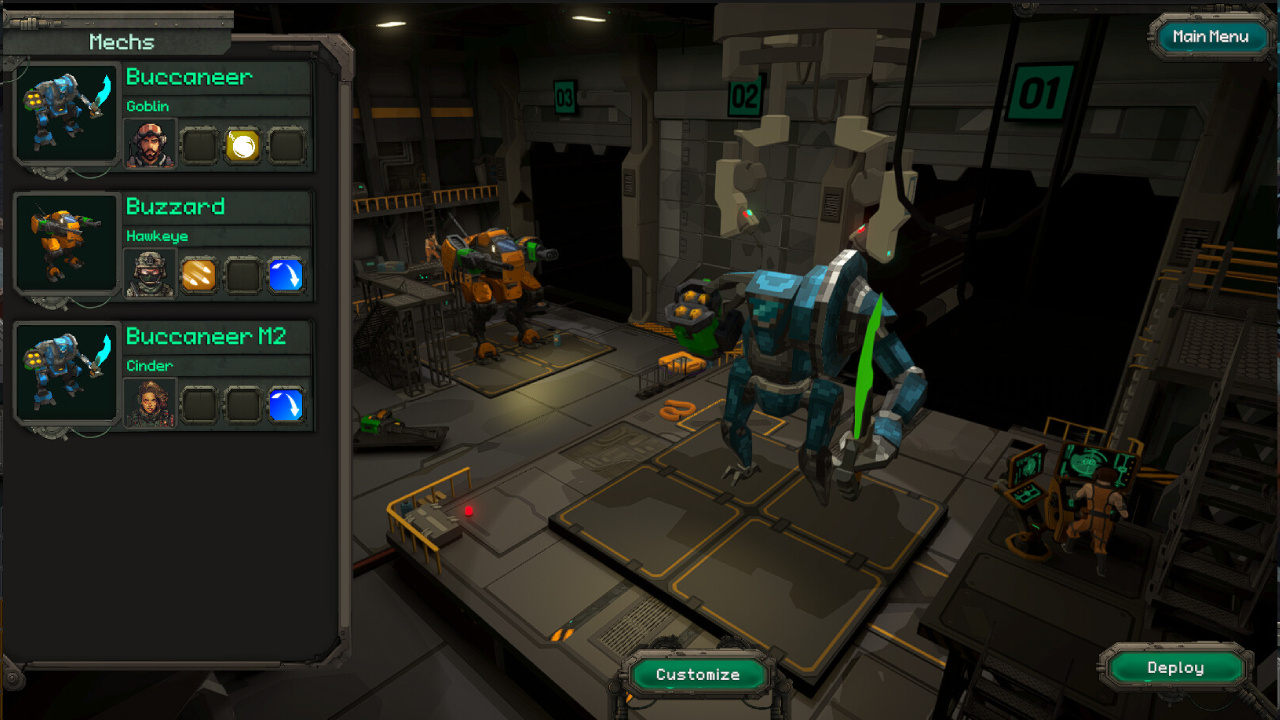Open the Main Menu
Screen dimensions: 1280x720
pos(1210,37)
